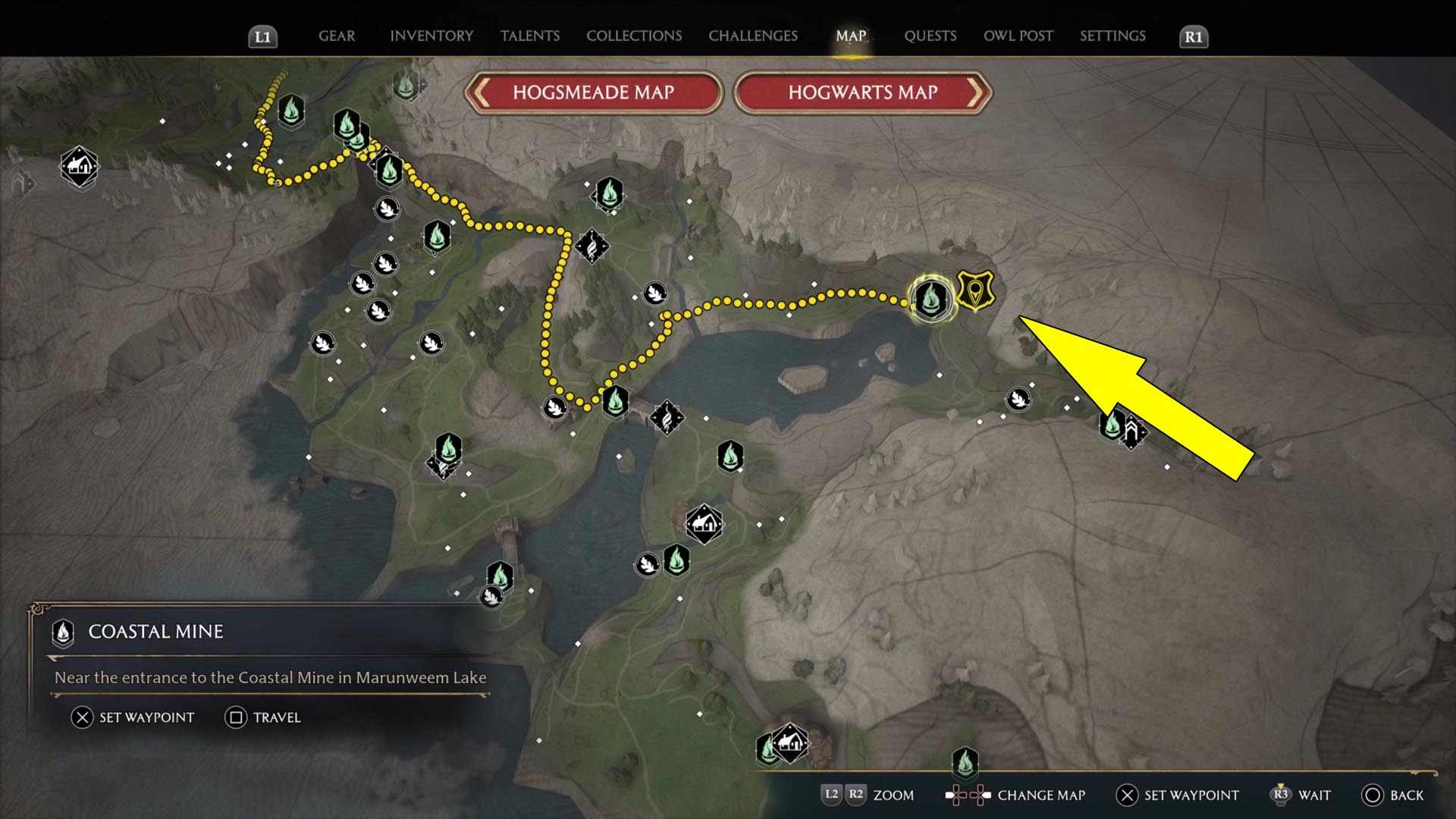Select the highlighted Coastal Mine Floo Flame
The image size is (1456, 819).
tap(930, 298)
